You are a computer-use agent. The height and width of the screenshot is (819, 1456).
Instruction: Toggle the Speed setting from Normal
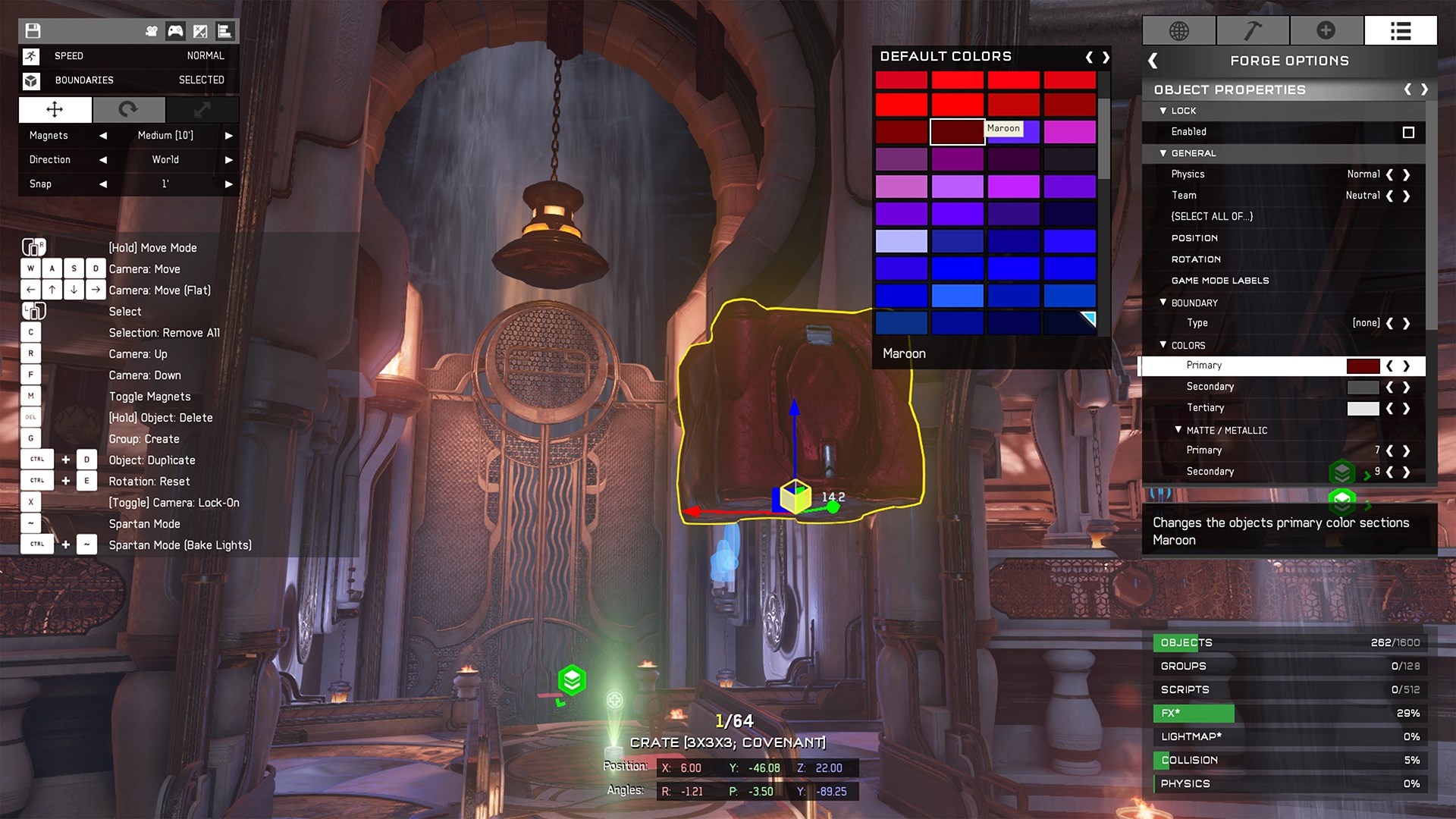point(205,55)
